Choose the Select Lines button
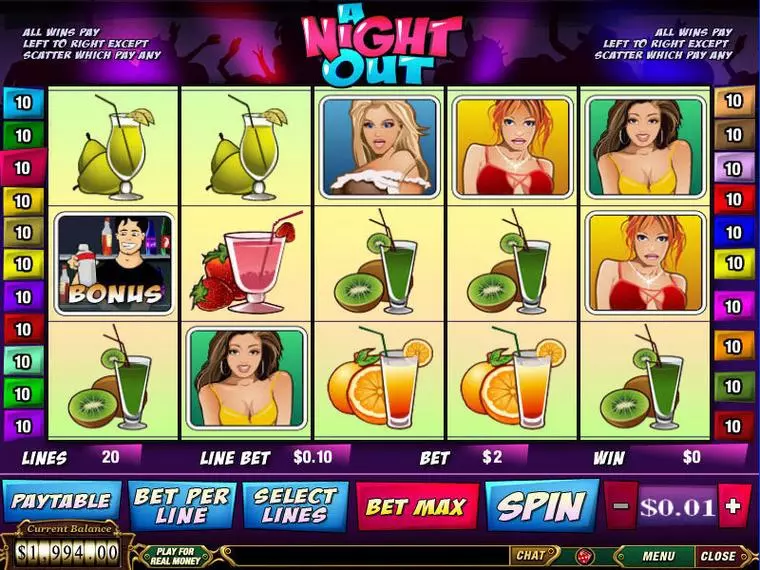 [x=295, y=505]
